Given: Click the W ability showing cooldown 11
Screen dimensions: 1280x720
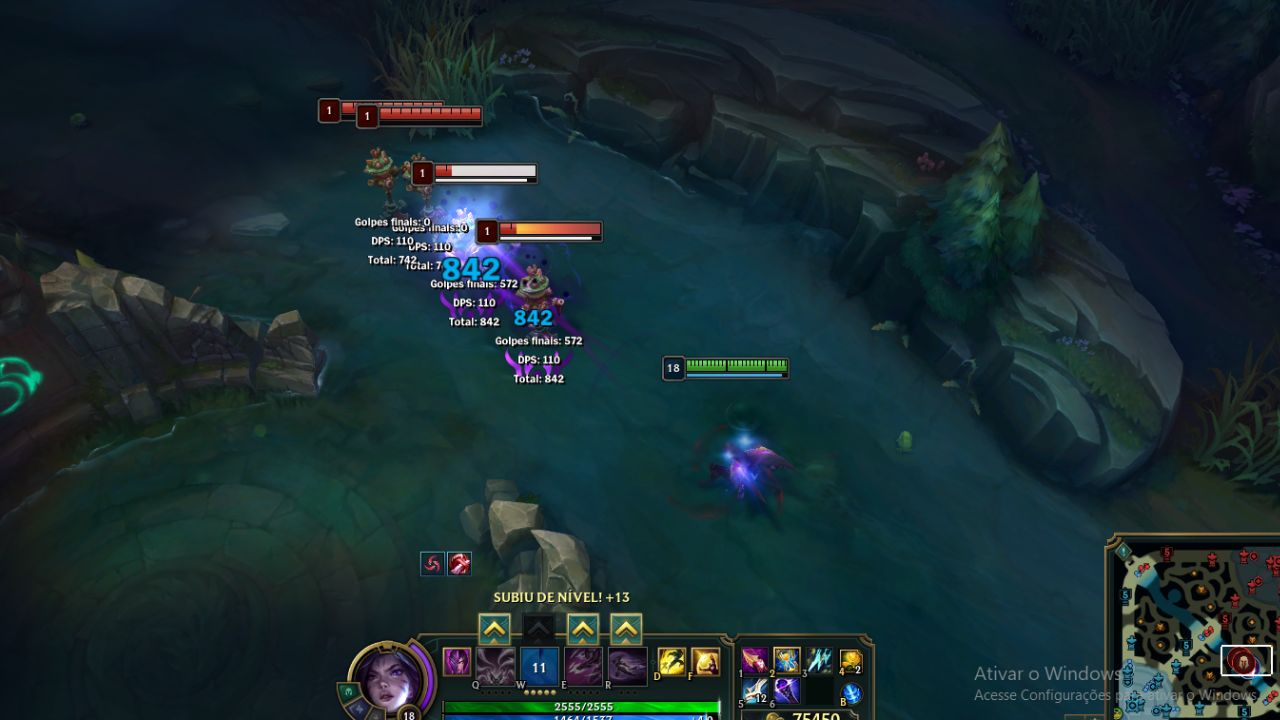Looking at the screenshot, I should (x=539, y=666).
